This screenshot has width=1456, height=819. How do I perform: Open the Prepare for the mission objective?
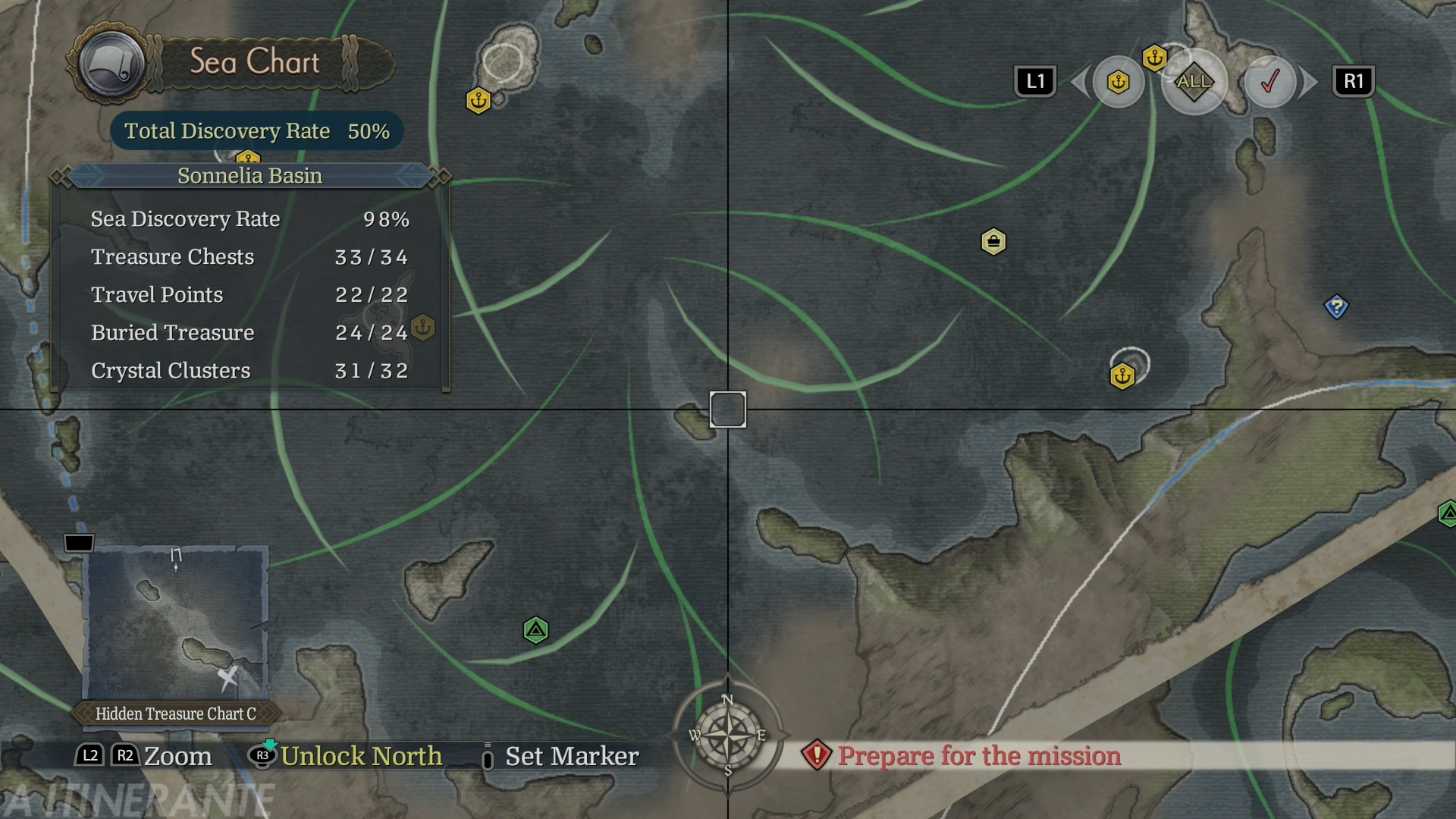tap(978, 755)
